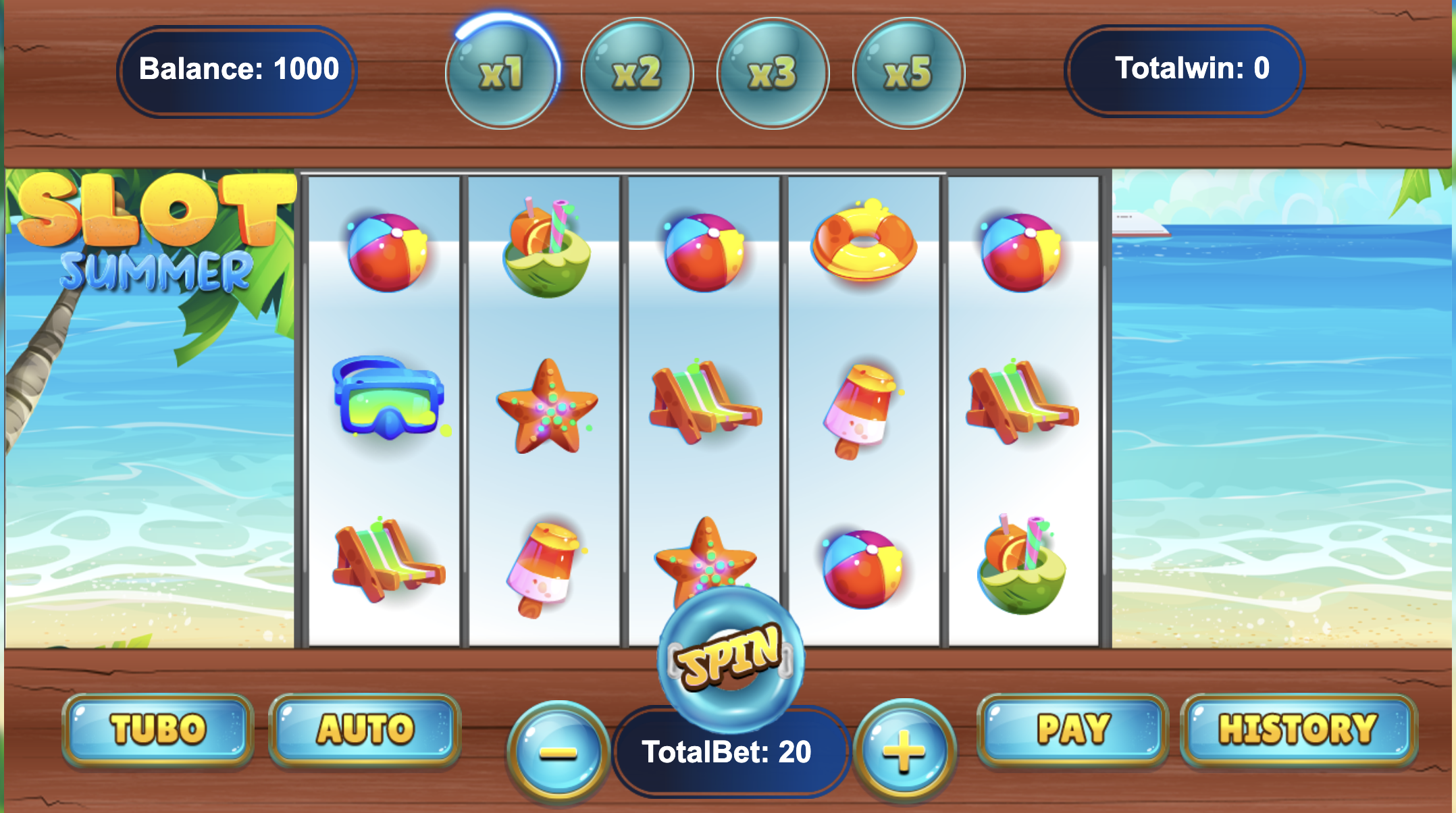
Task: Toggle the TUBO fast-spin button
Action: tap(158, 729)
